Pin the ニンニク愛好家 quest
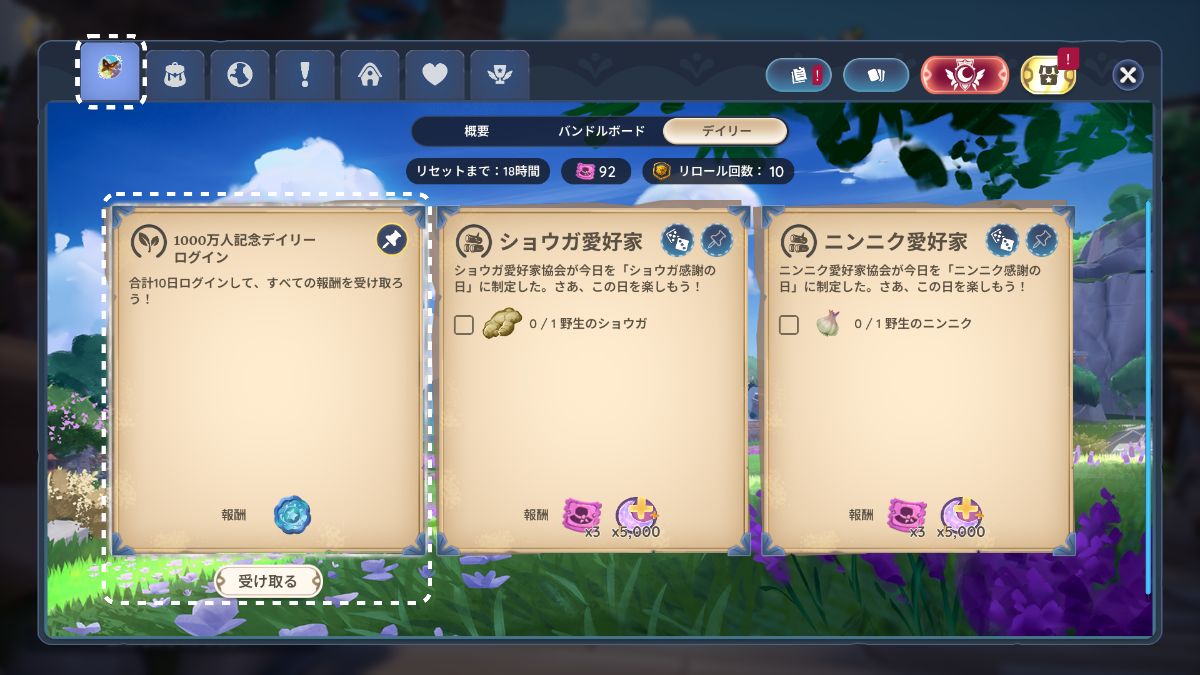This screenshot has height=675, width=1200. point(1041,239)
